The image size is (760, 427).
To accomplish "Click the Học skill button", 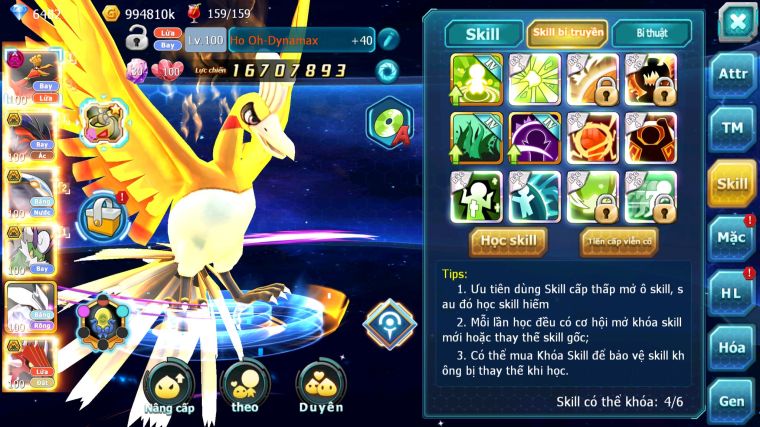I will point(508,240).
